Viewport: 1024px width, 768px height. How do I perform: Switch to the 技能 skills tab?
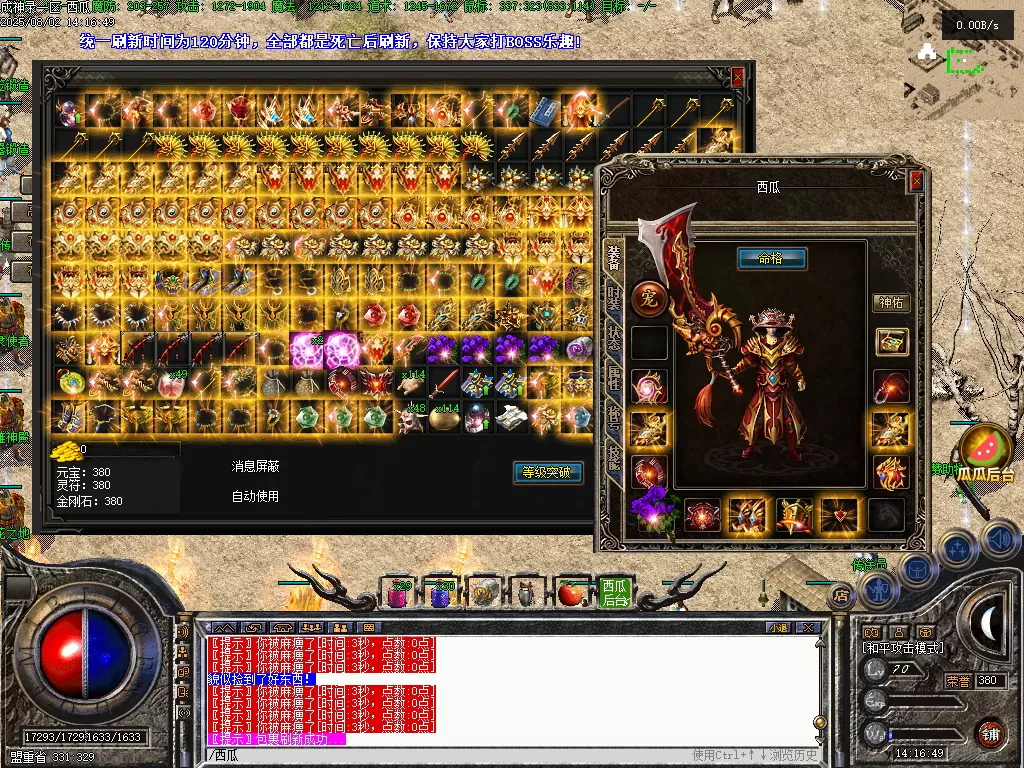click(614, 458)
